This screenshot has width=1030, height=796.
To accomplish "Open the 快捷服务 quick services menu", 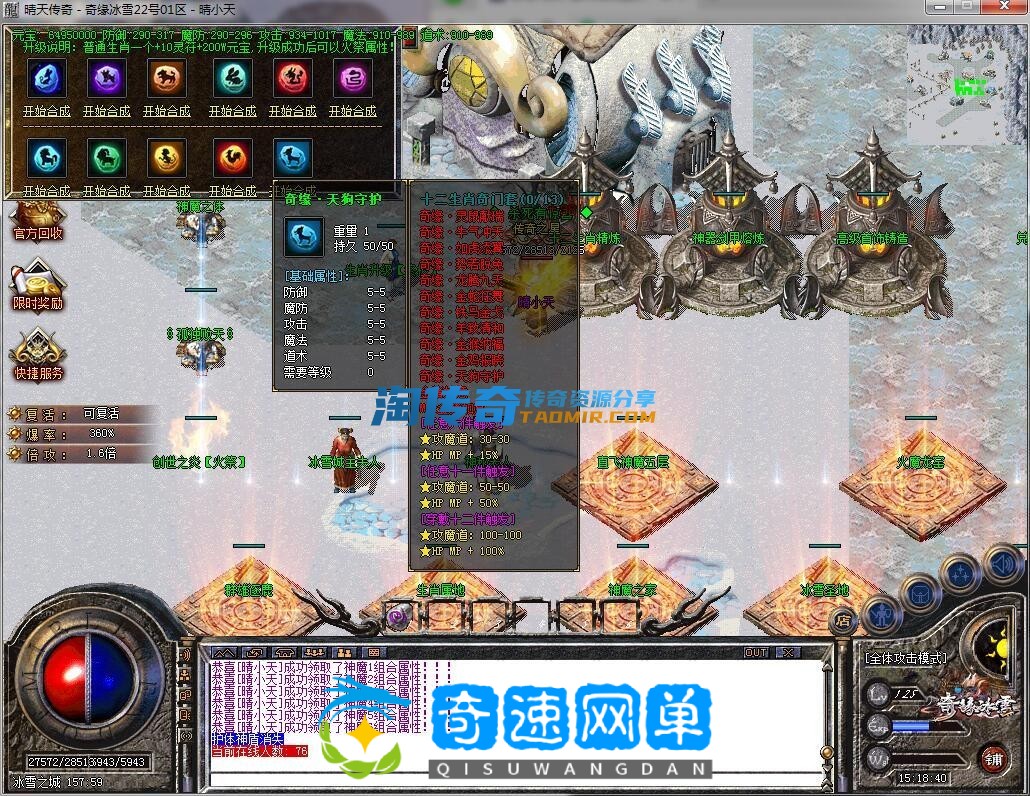I will pyautogui.click(x=38, y=358).
